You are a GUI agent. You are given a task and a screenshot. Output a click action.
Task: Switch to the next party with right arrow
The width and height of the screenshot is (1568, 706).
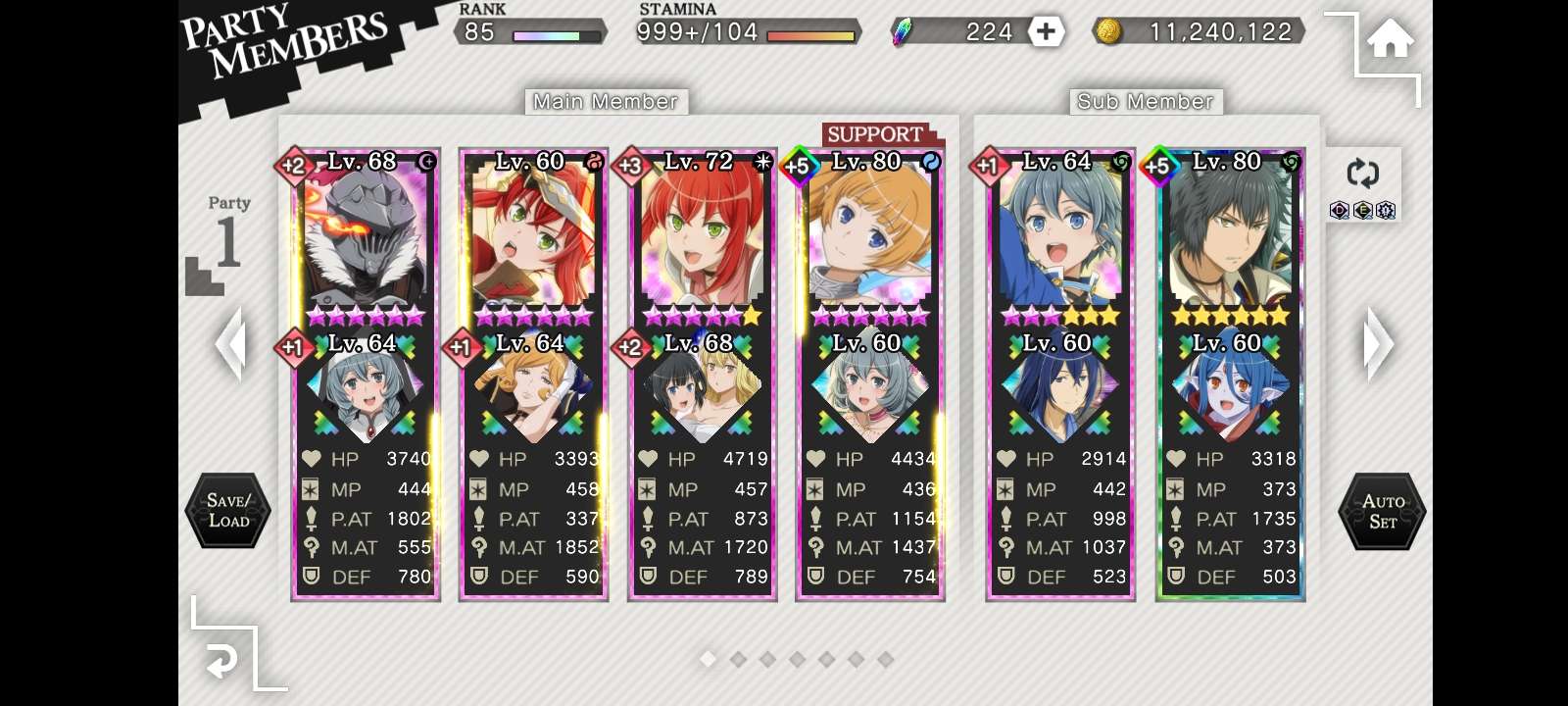coord(1377,343)
